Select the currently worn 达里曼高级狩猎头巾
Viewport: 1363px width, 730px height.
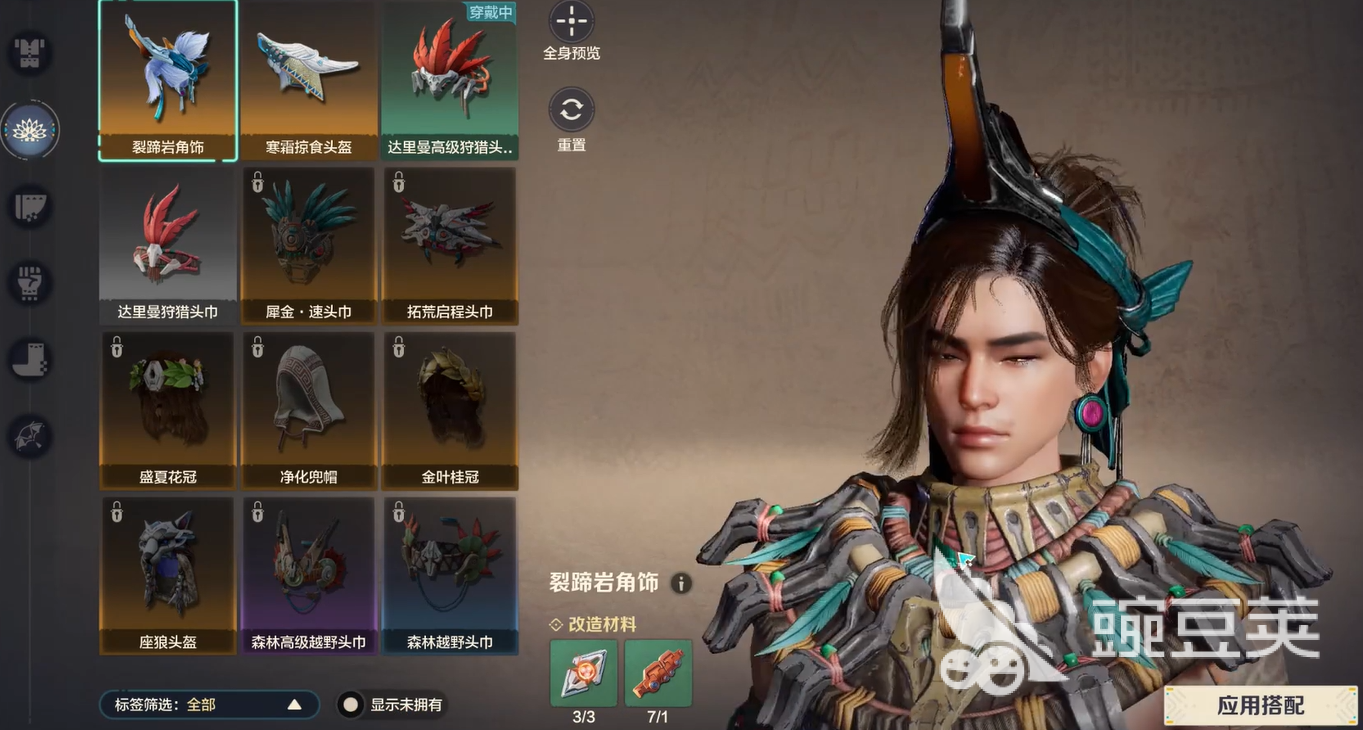450,80
